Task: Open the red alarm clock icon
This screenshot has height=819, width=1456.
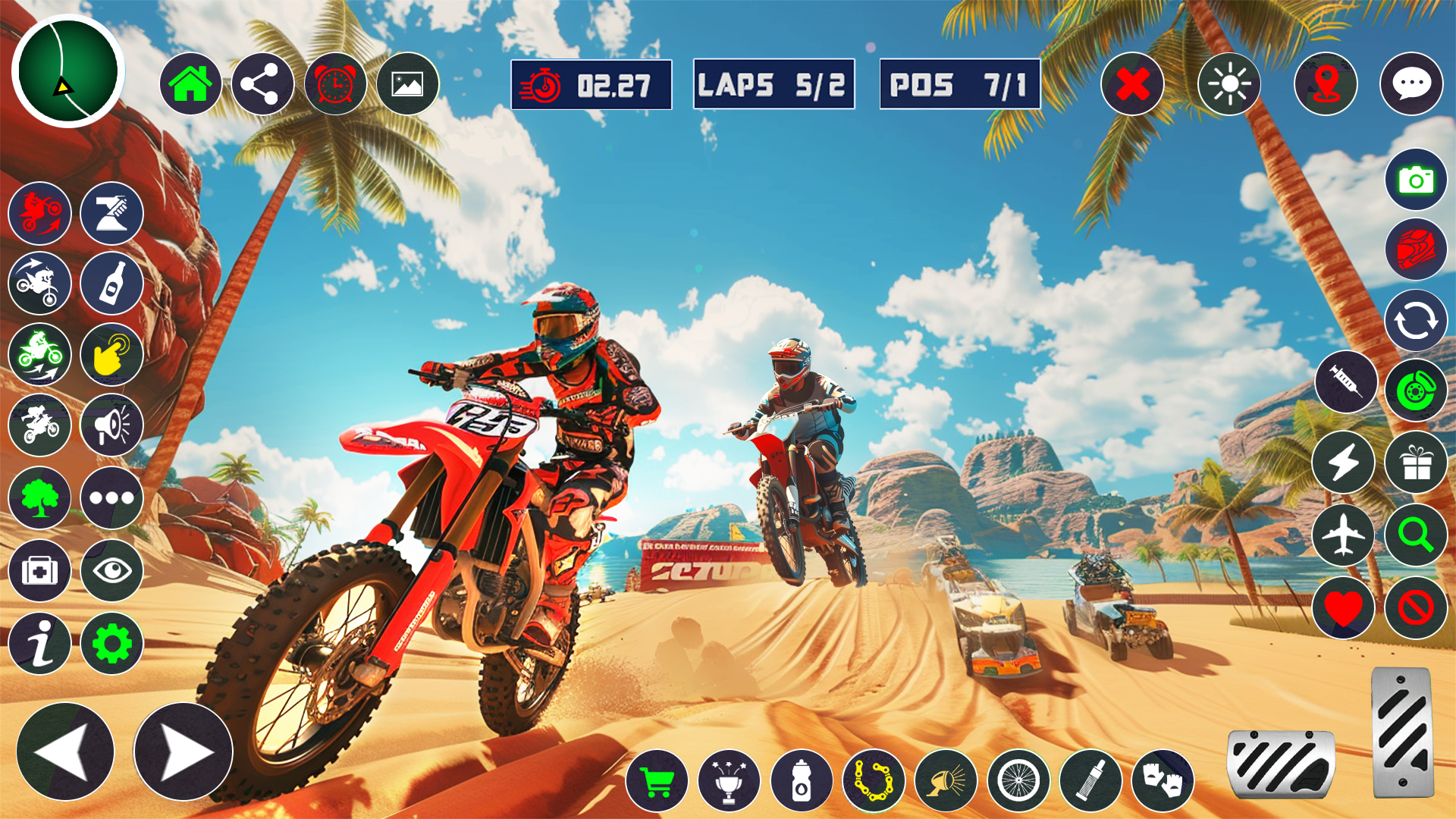Action: tap(335, 83)
